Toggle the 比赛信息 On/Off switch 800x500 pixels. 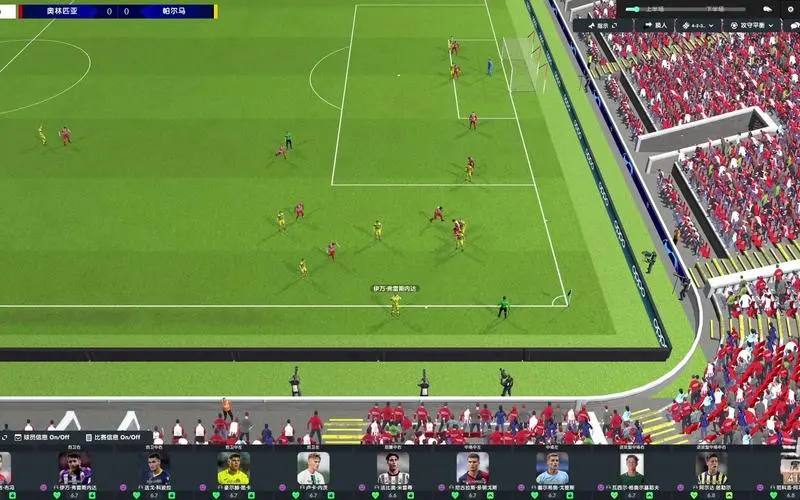(120, 437)
